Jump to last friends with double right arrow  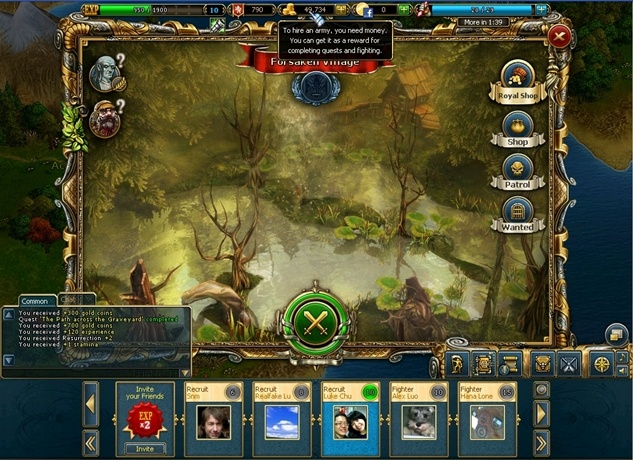(x=542, y=440)
